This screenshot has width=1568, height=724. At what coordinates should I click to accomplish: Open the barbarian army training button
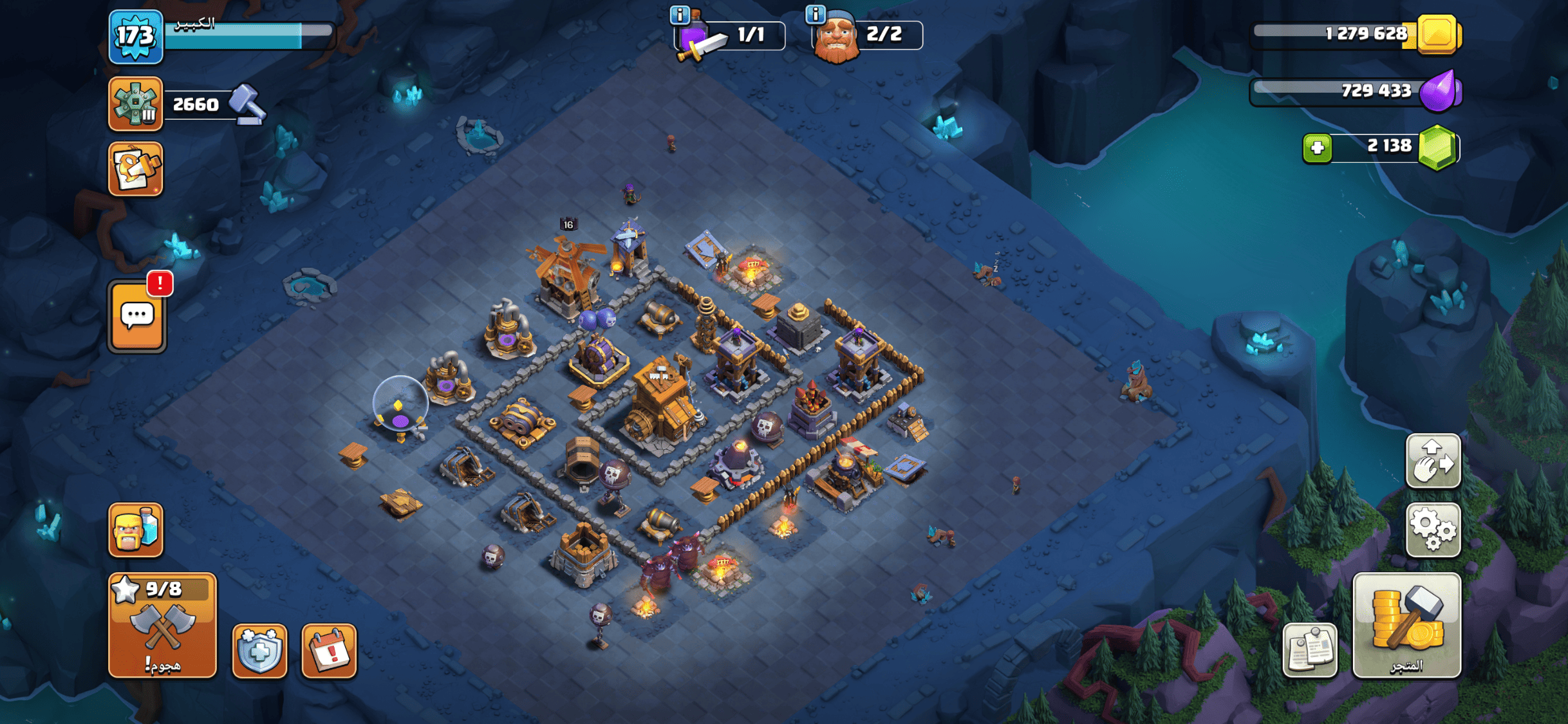(136, 530)
